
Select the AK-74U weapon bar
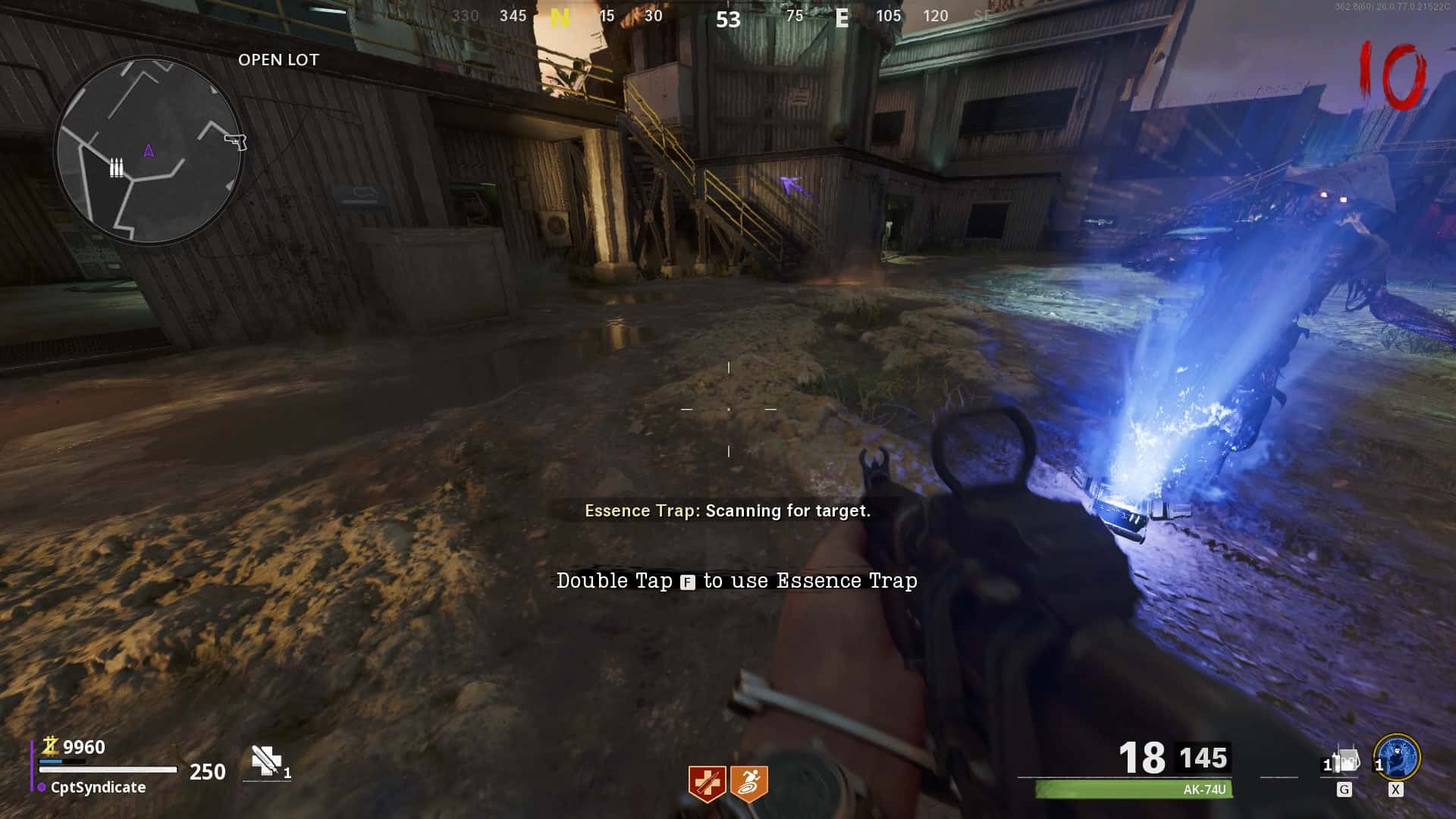[1134, 789]
